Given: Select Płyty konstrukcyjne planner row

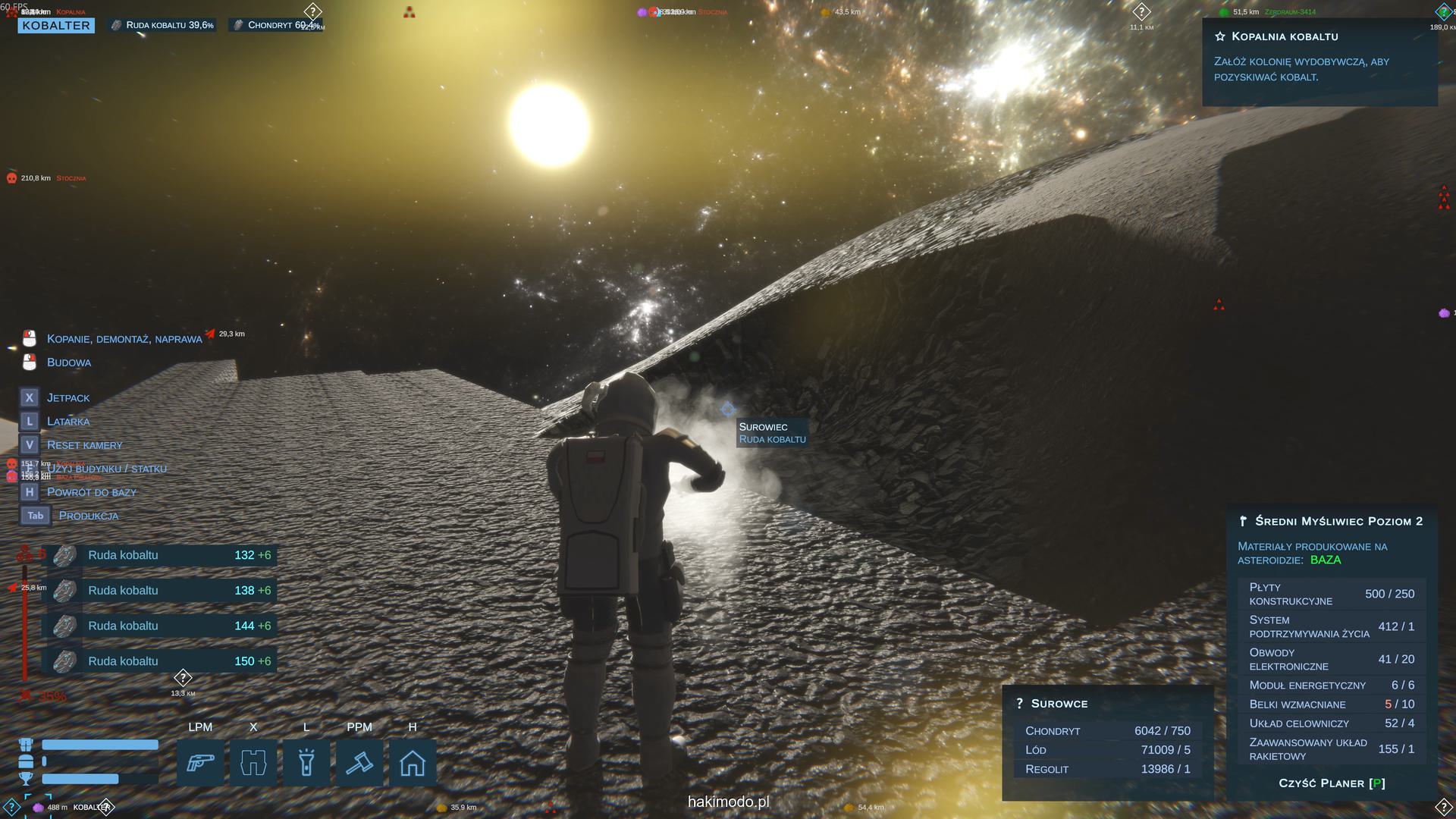Looking at the screenshot, I should click(1332, 594).
